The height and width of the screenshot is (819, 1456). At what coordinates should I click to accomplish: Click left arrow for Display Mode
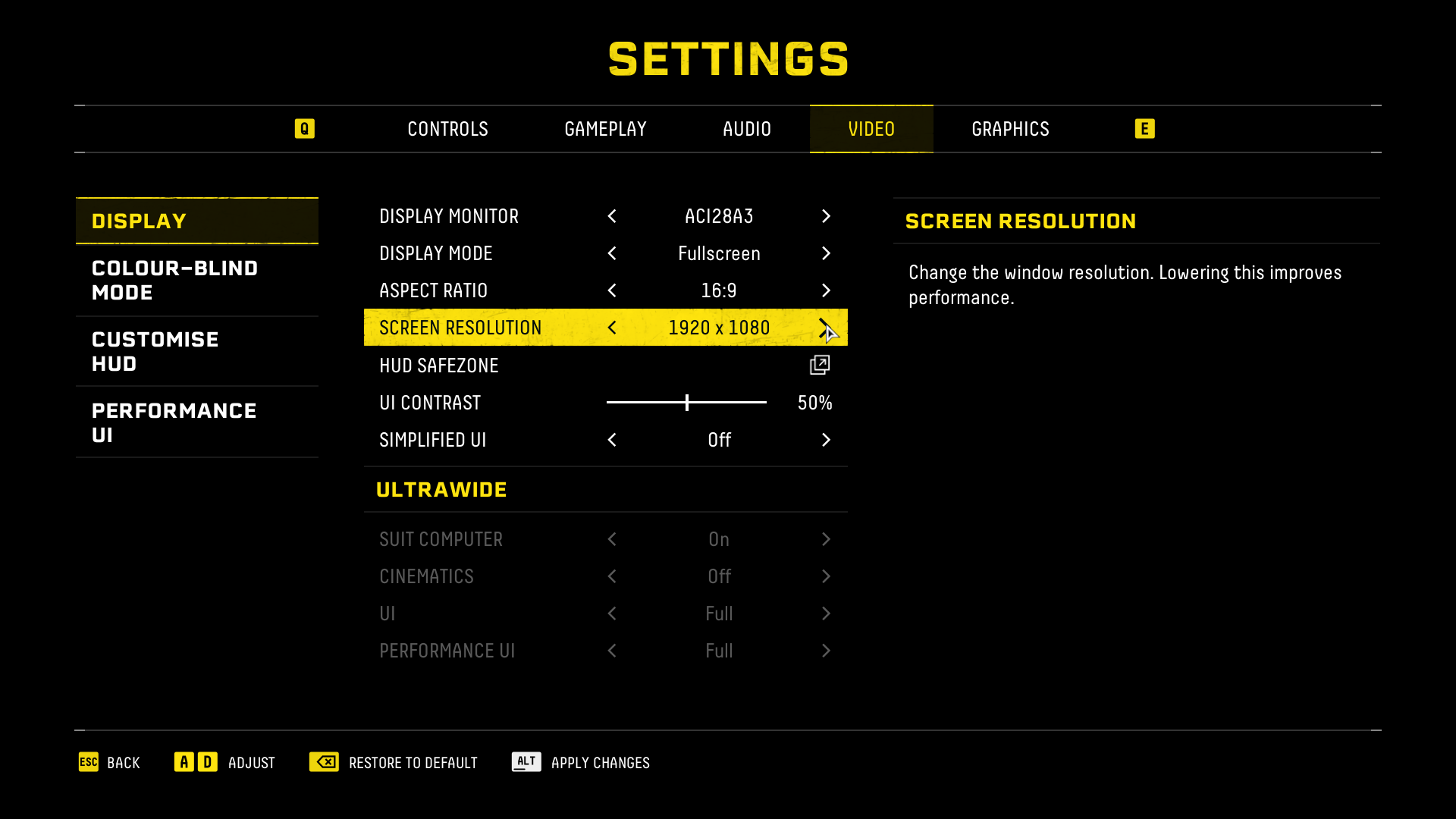pyautogui.click(x=612, y=254)
